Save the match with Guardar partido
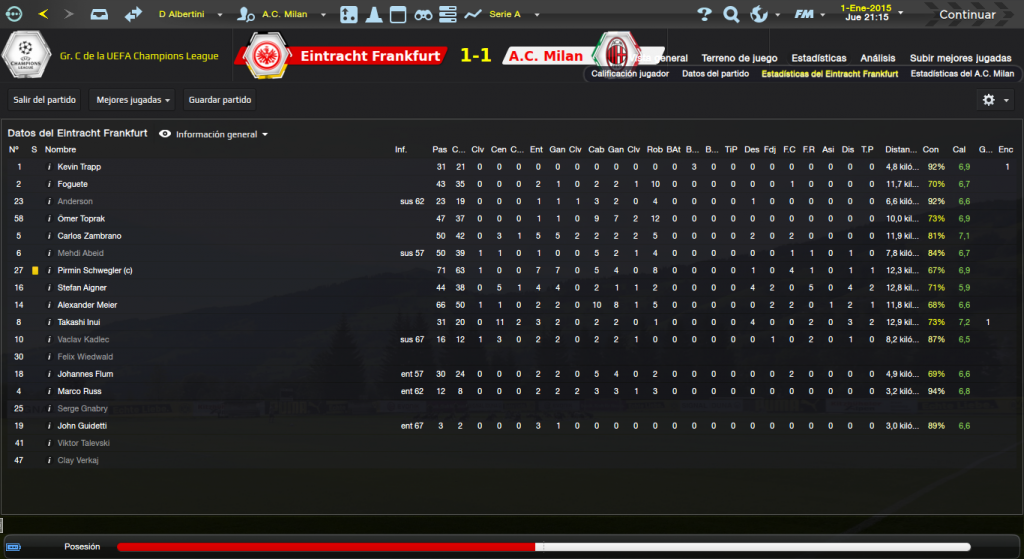 220,100
